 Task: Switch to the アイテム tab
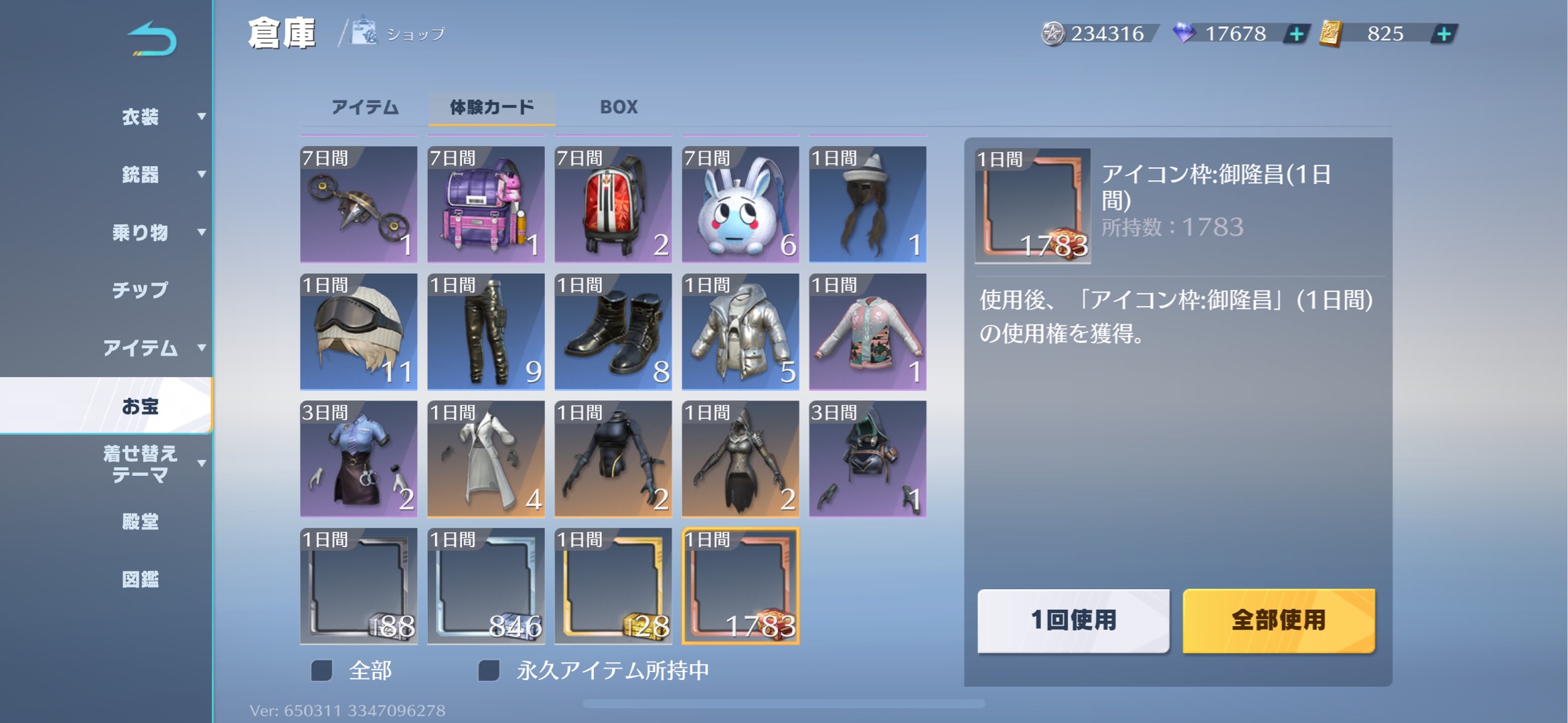[365, 107]
